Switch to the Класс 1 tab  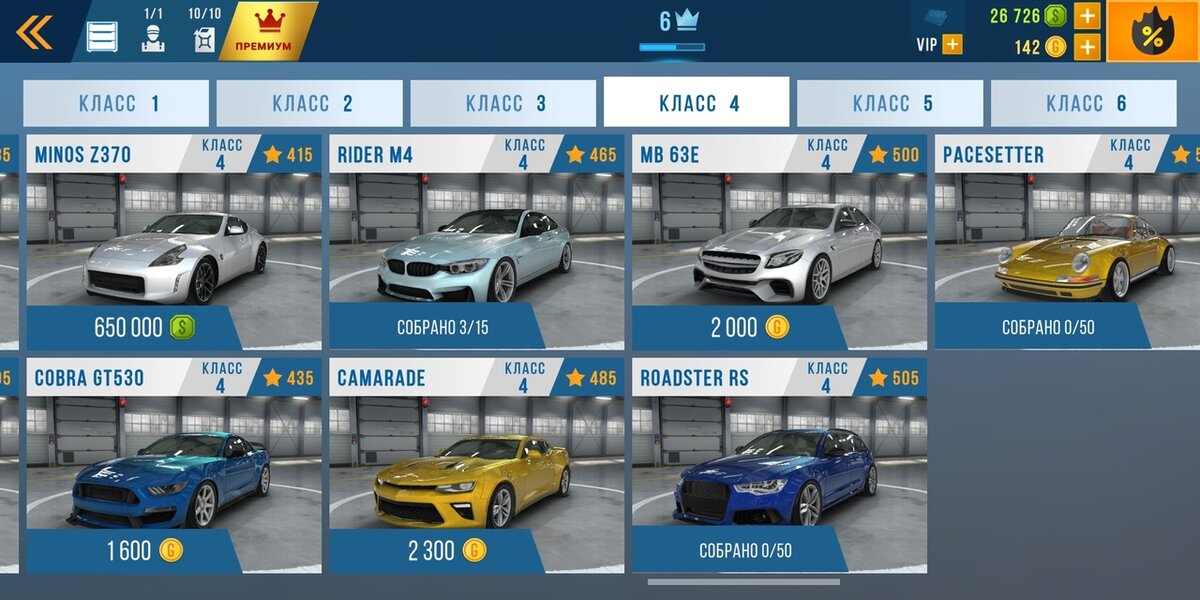tap(116, 103)
